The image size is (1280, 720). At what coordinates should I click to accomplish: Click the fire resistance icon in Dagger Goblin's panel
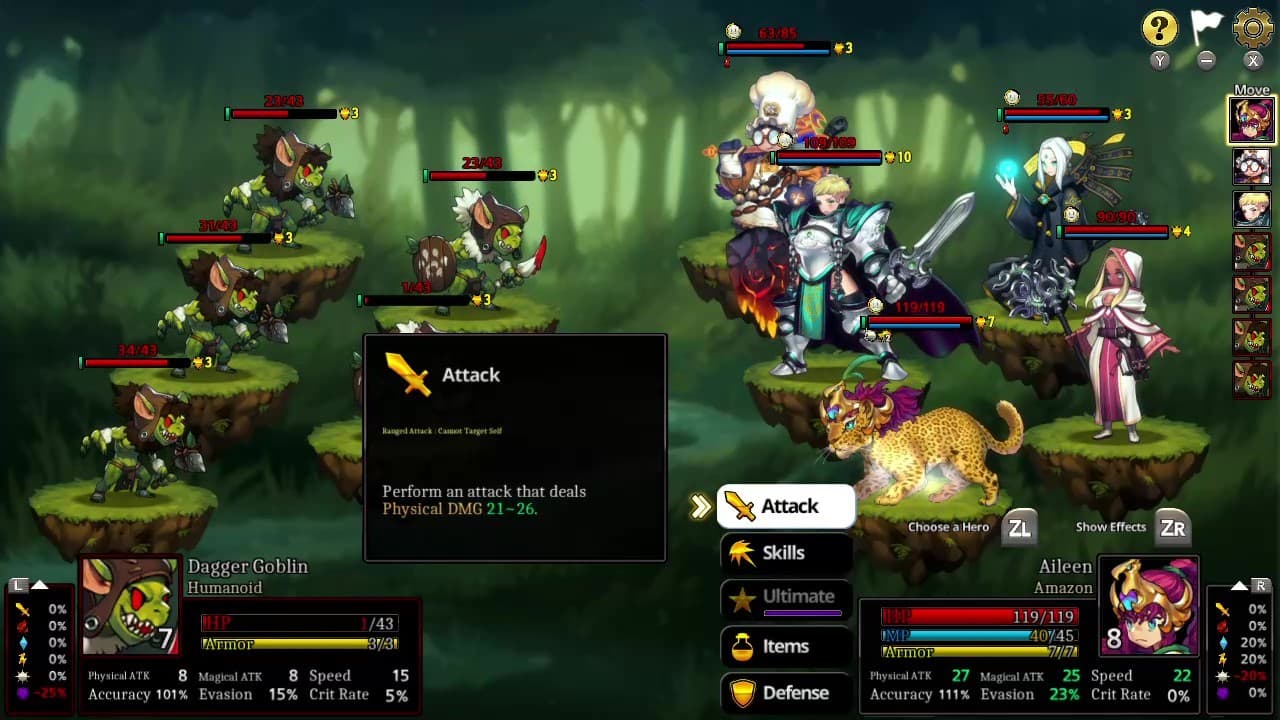[22, 626]
